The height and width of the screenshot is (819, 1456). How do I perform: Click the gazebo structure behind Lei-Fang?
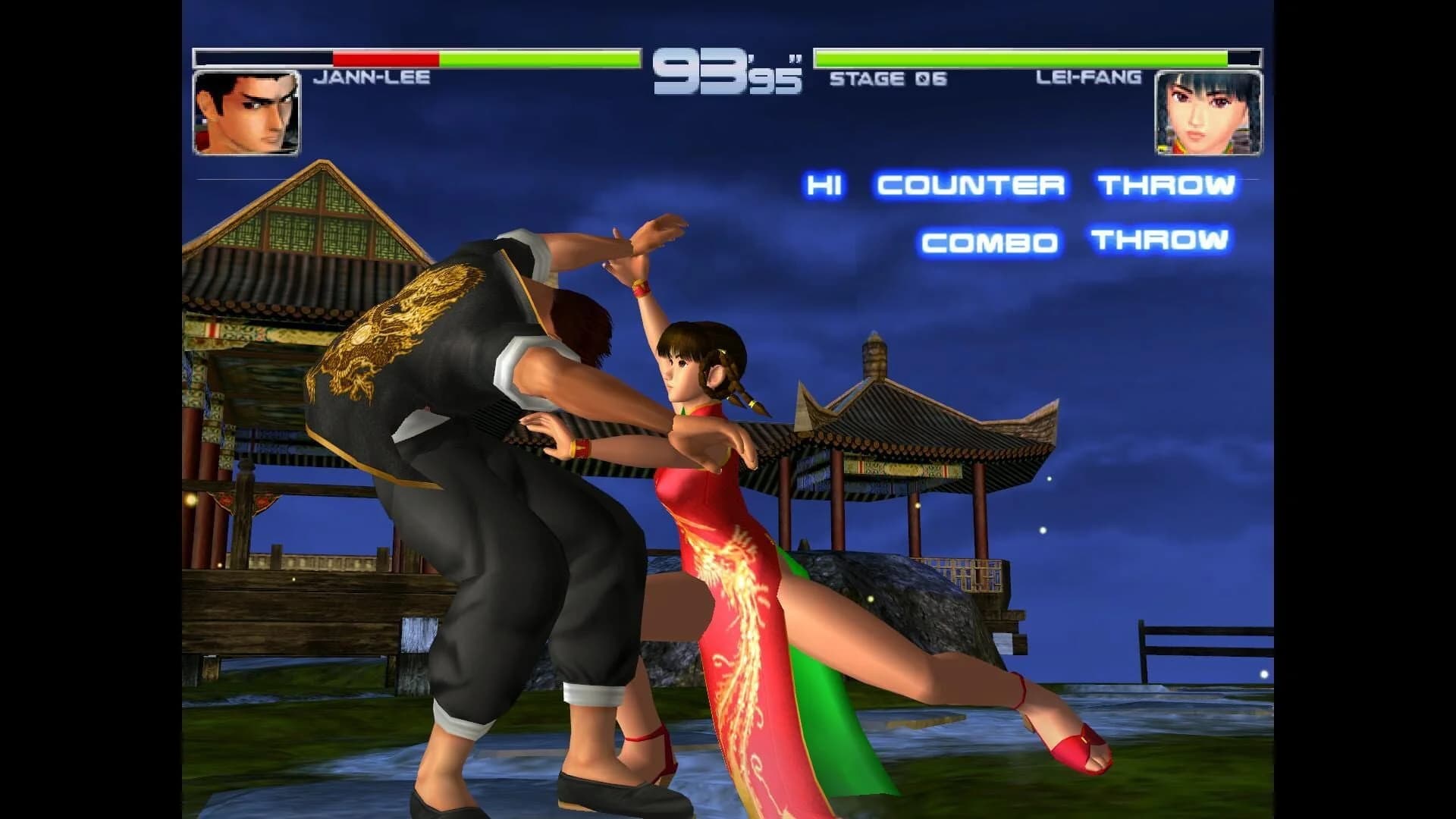point(895,455)
